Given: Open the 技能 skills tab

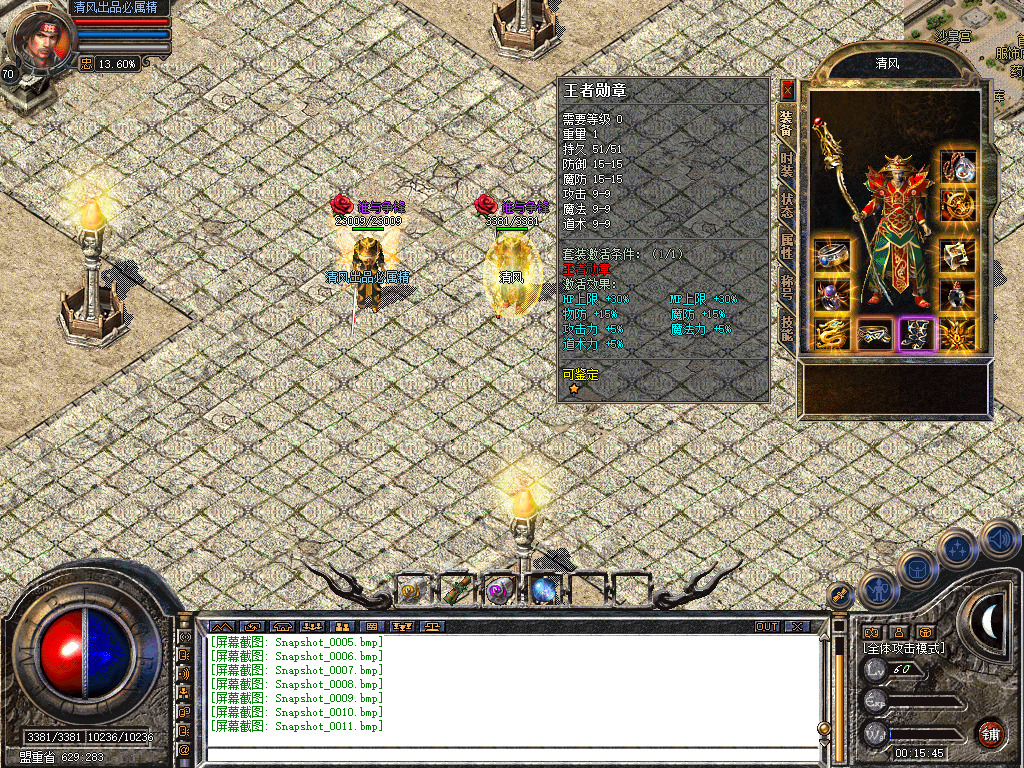Looking at the screenshot, I should pyautogui.click(x=787, y=328).
